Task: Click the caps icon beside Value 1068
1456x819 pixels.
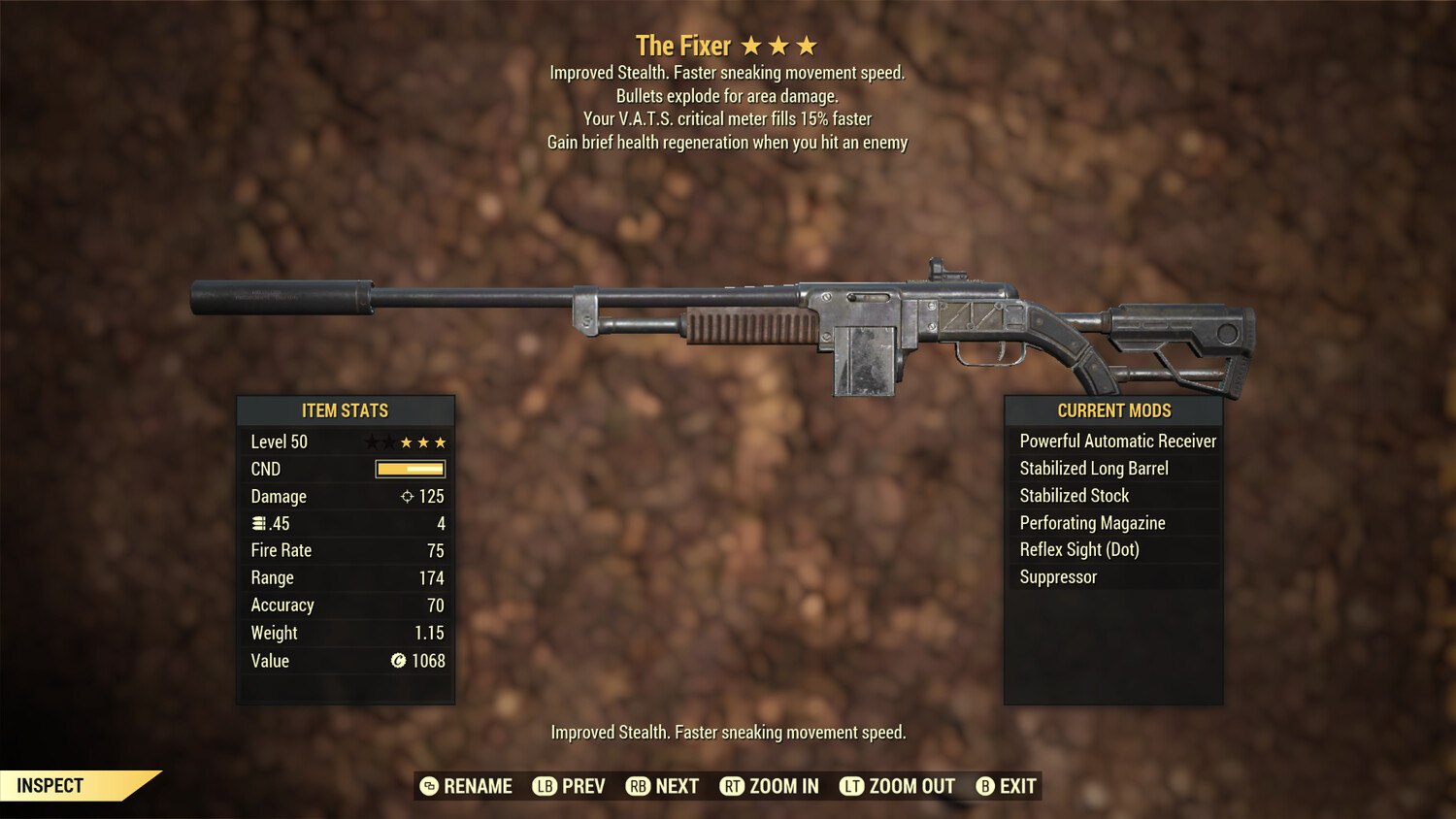Action: (x=397, y=661)
